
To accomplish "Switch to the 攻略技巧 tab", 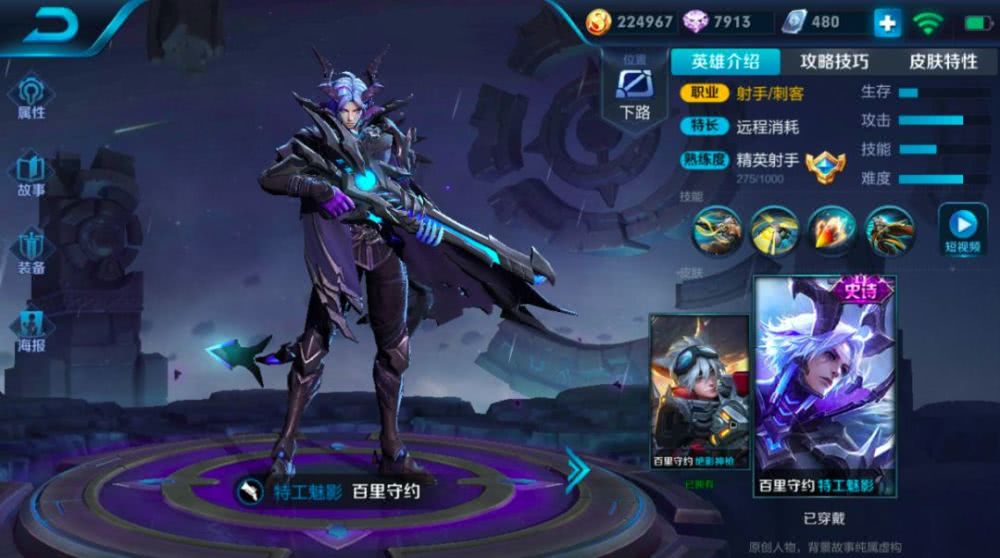I will (x=834, y=61).
